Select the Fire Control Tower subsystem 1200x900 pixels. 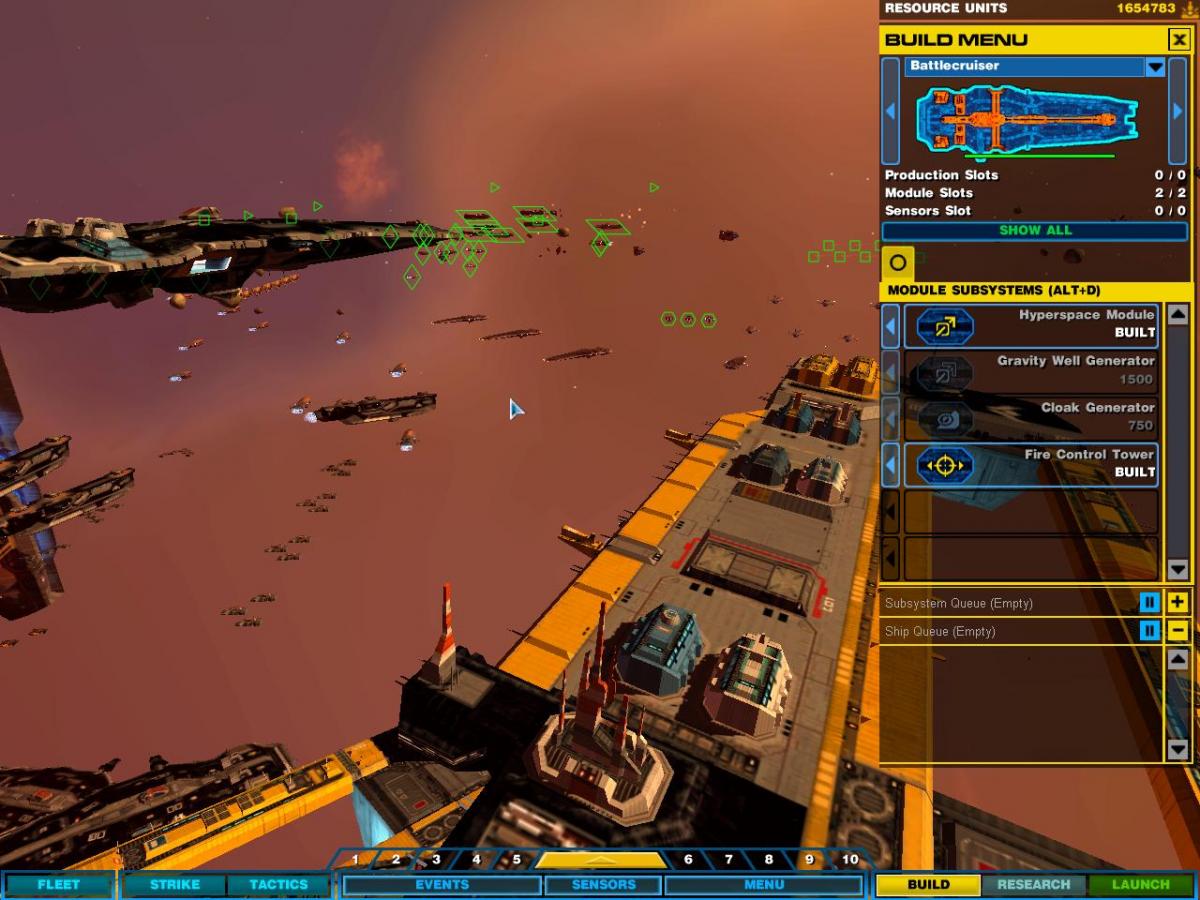pos(1031,464)
